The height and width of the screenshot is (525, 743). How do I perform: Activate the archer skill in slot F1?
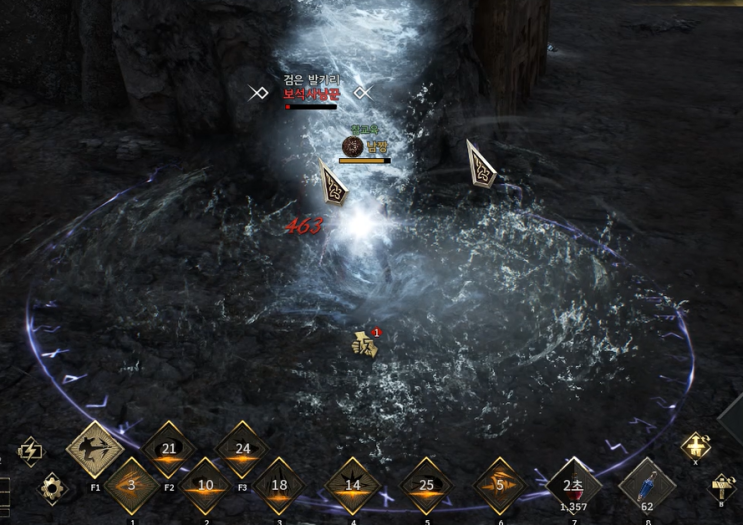95,449
